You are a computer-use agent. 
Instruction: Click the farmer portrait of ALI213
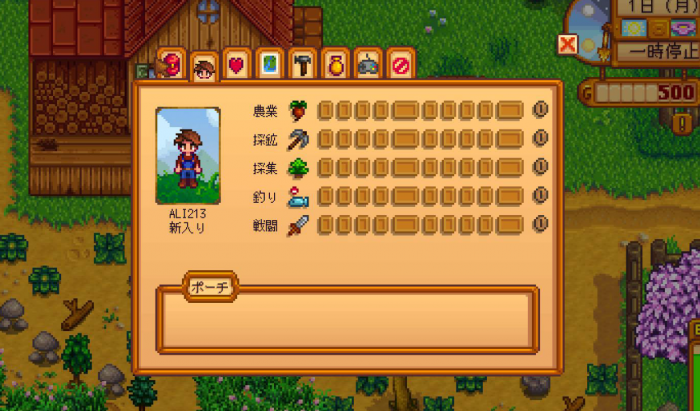[188, 155]
